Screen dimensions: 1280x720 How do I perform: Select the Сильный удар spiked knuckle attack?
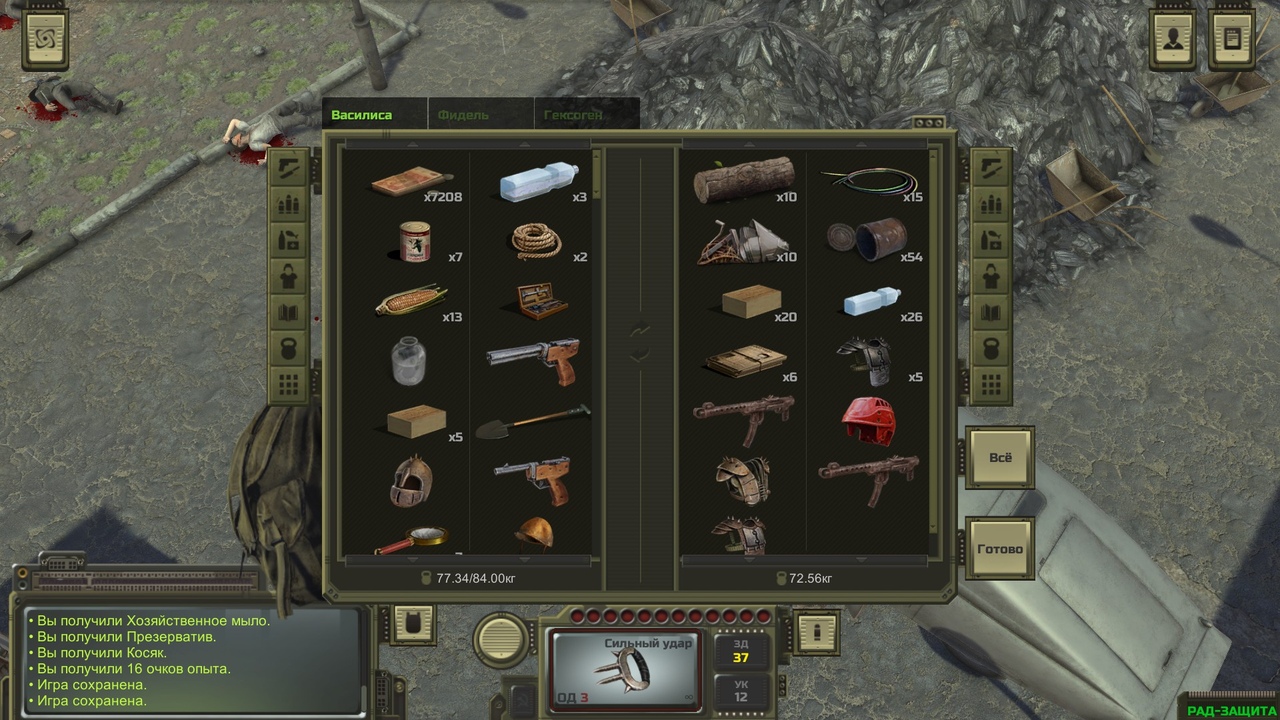tap(627, 667)
